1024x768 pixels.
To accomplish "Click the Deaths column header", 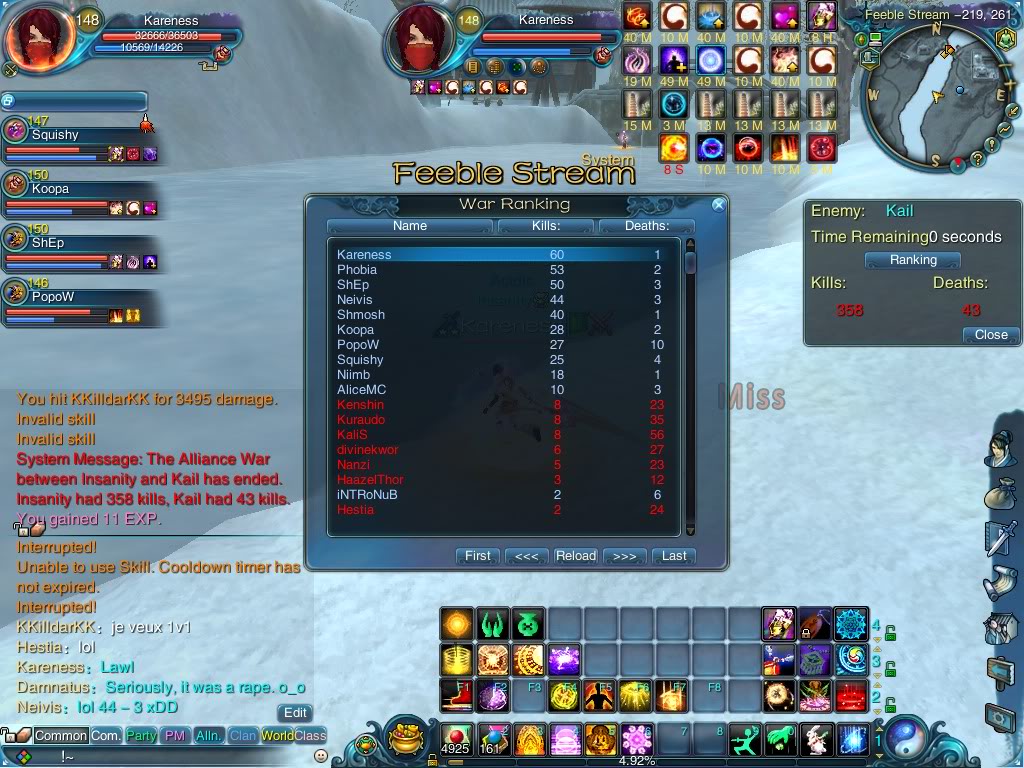I will tap(647, 226).
